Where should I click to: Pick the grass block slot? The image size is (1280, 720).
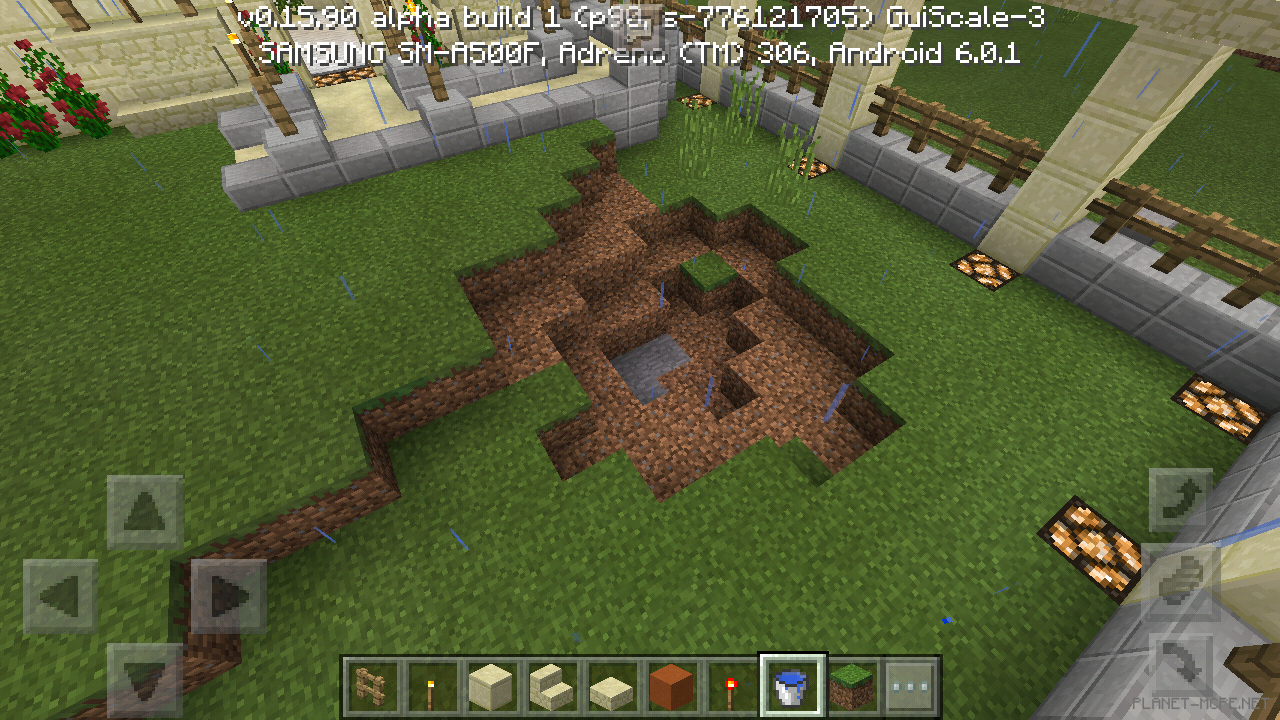coord(851,687)
